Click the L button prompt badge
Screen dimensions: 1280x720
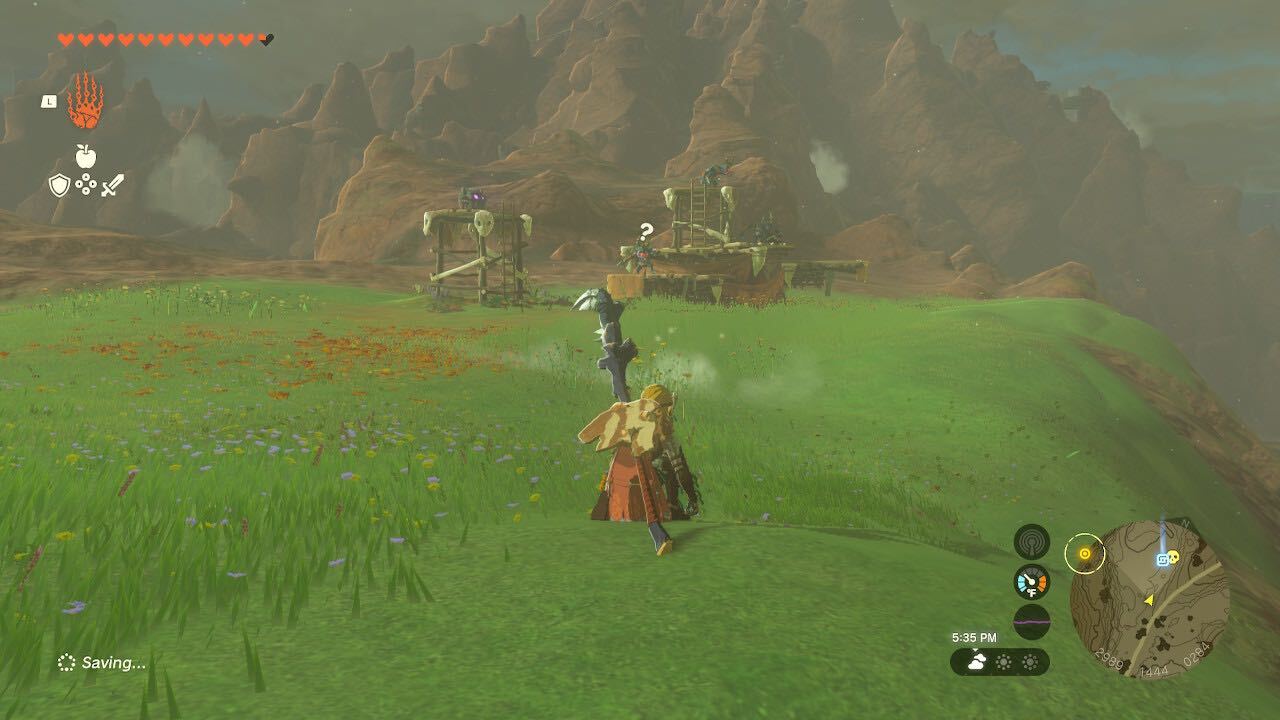(x=49, y=102)
